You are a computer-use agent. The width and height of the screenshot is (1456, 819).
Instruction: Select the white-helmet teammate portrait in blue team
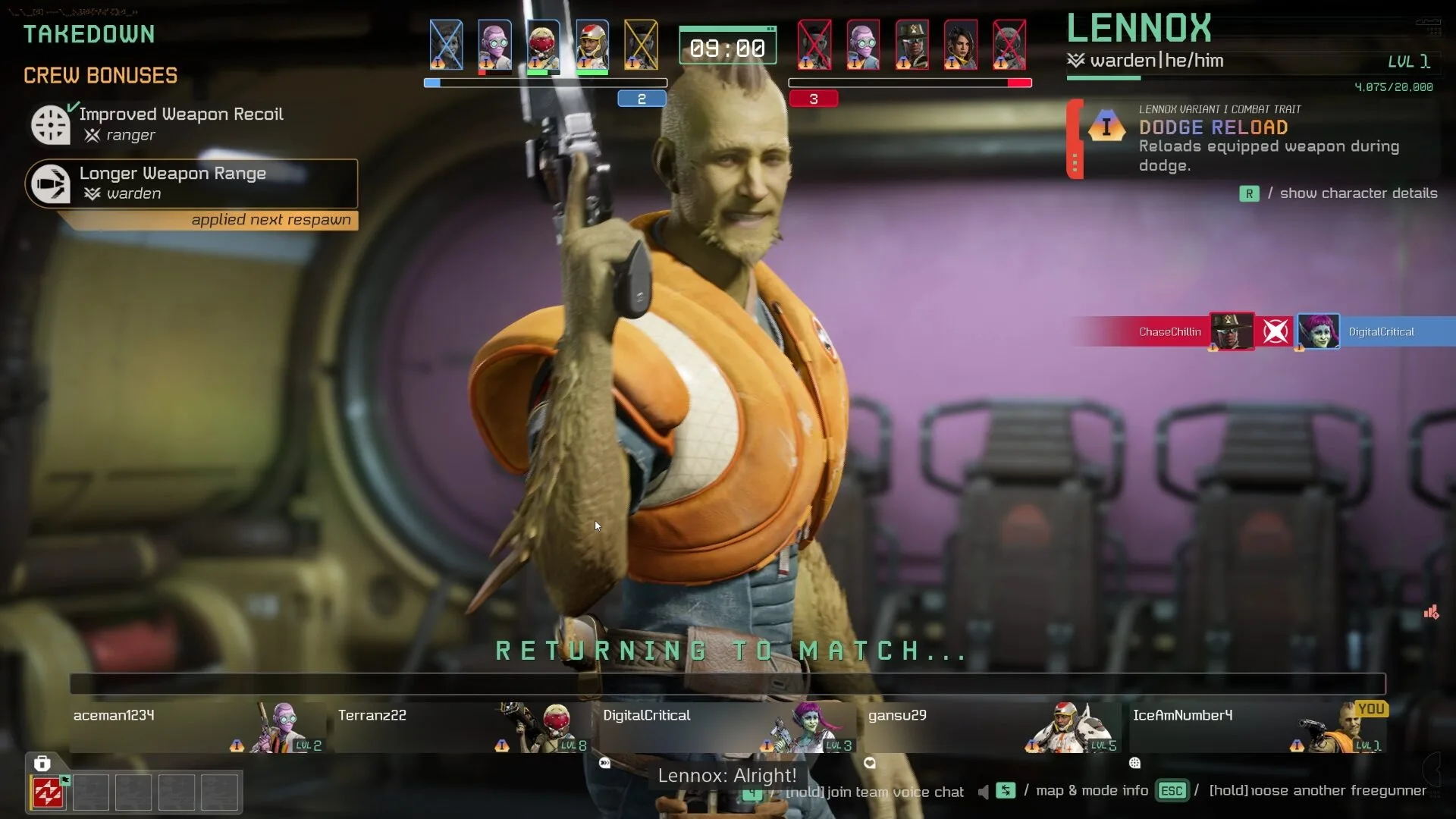pyautogui.click(x=591, y=45)
